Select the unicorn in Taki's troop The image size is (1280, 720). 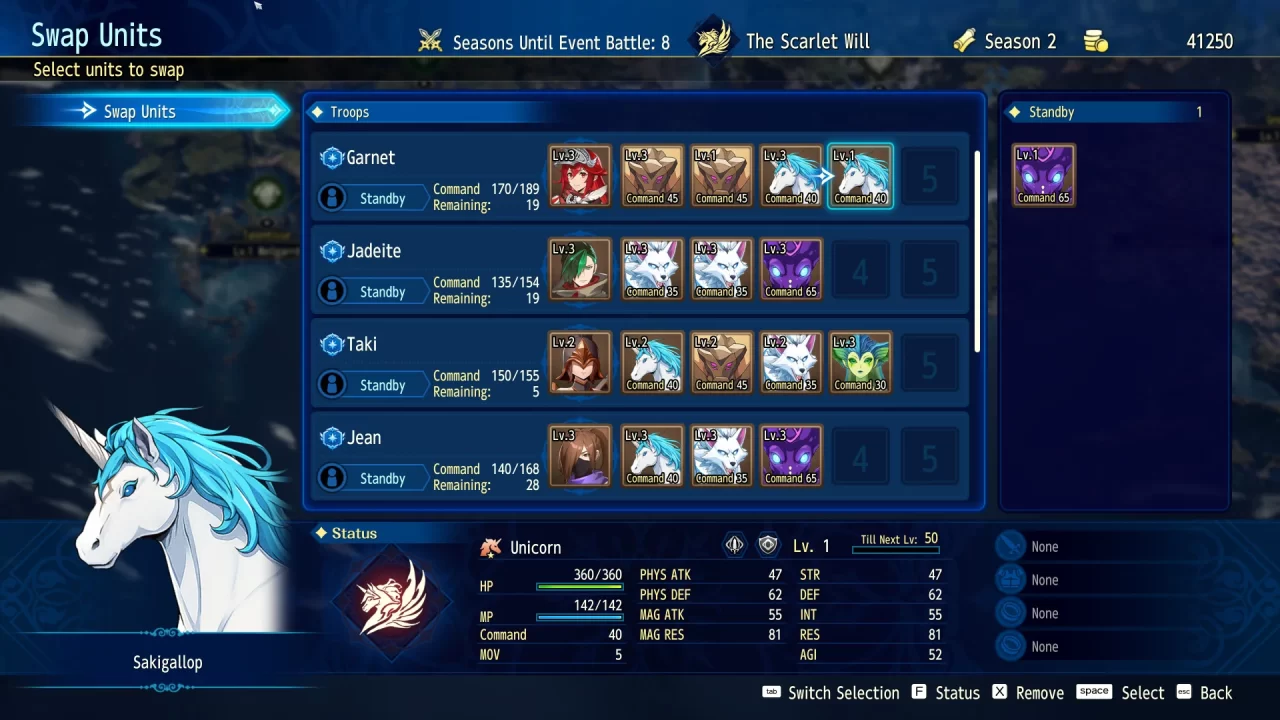tap(652, 363)
